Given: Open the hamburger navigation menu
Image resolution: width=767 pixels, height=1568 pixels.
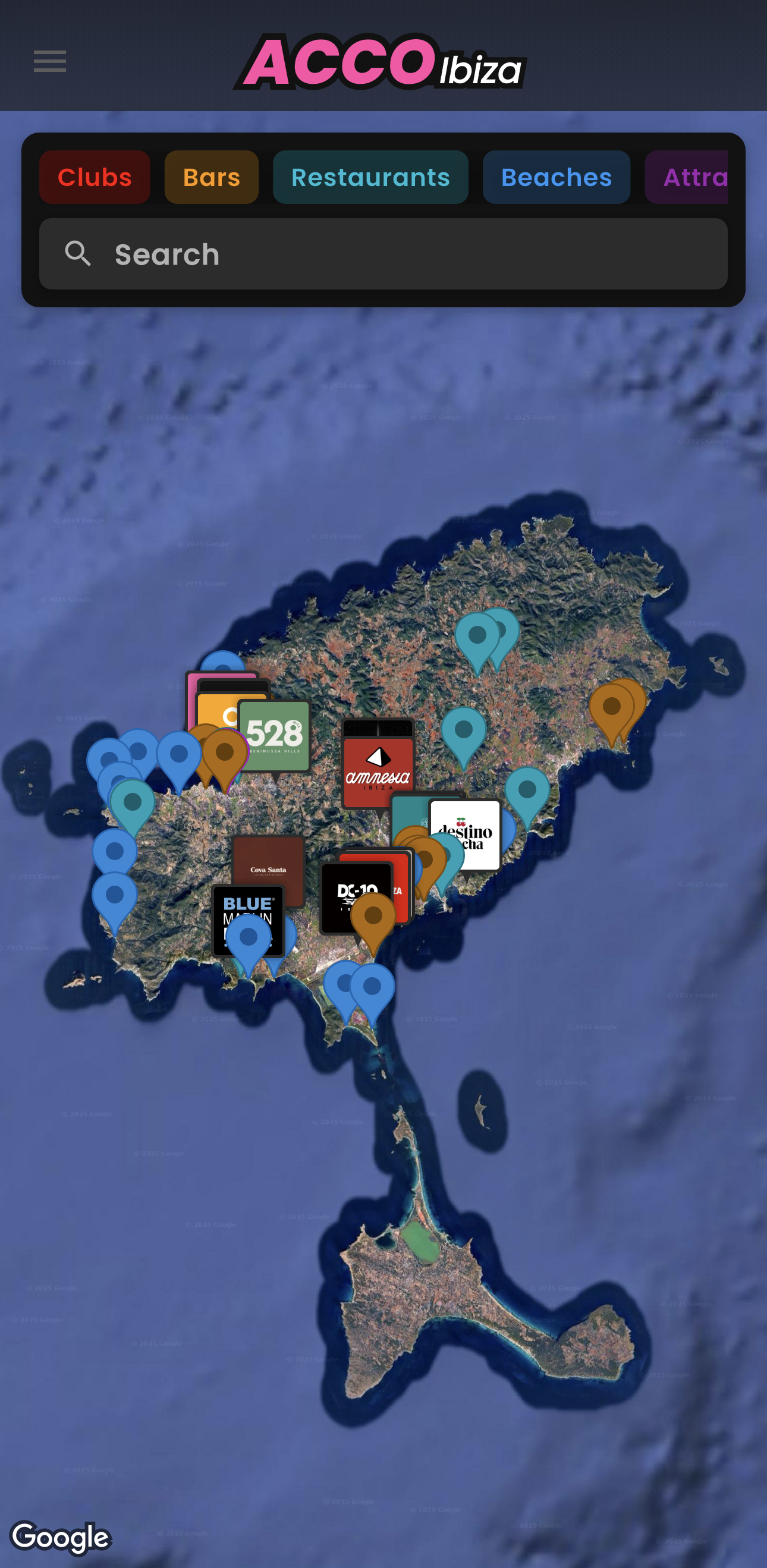Looking at the screenshot, I should click(49, 60).
